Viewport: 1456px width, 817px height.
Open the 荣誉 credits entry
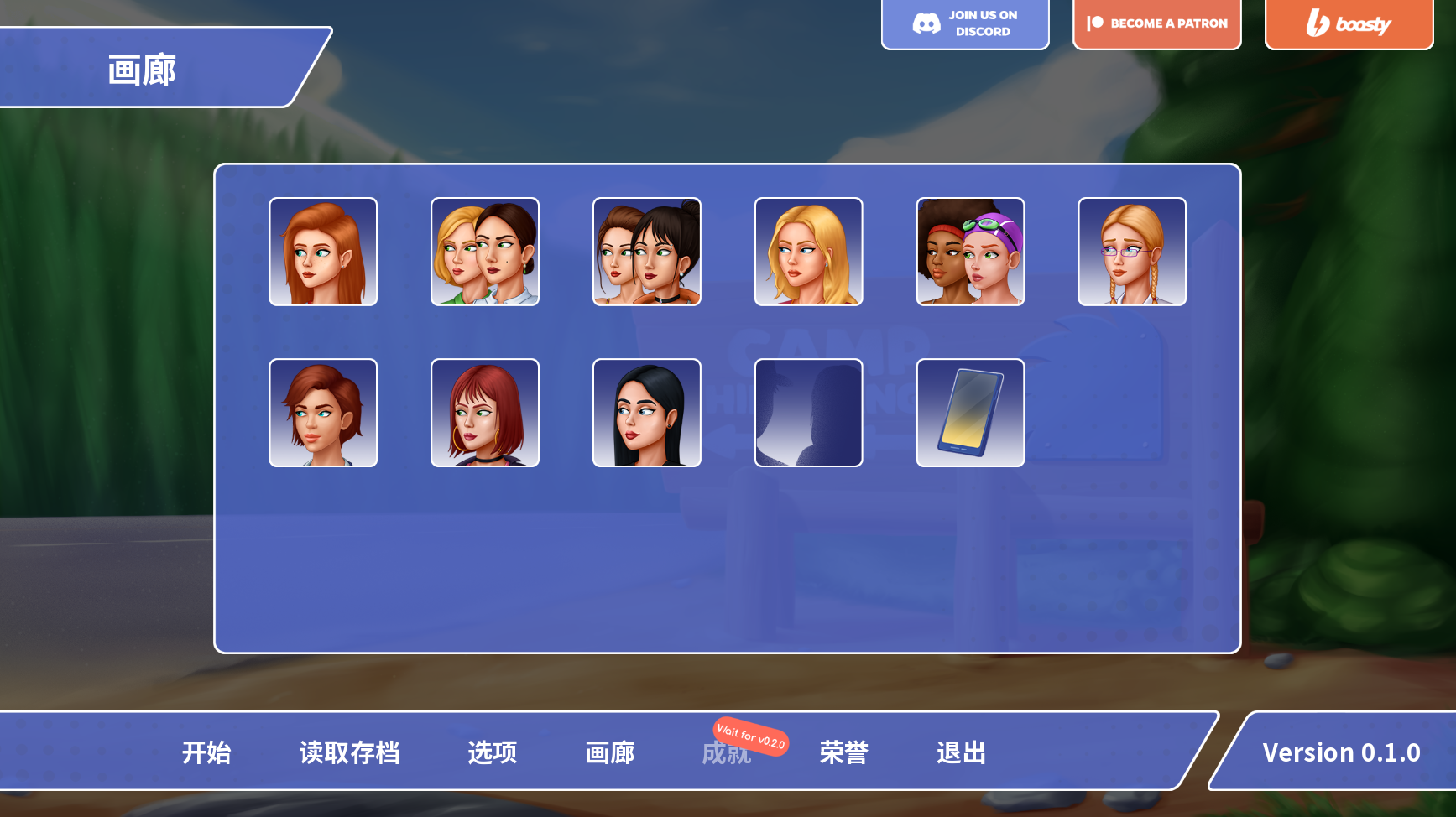tap(843, 752)
